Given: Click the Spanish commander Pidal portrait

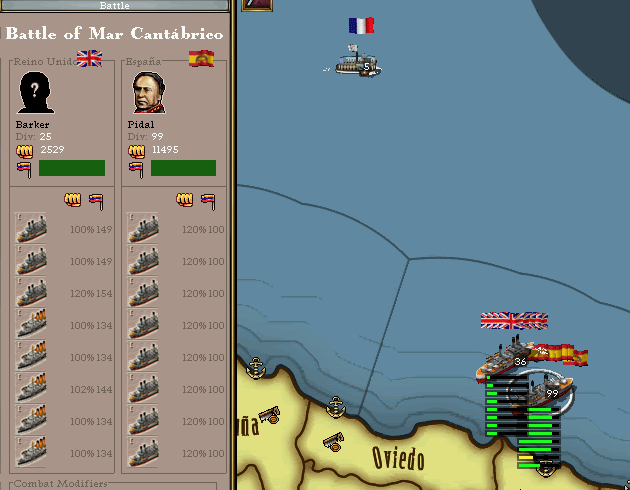Looking at the screenshot, I should click(x=148, y=94).
